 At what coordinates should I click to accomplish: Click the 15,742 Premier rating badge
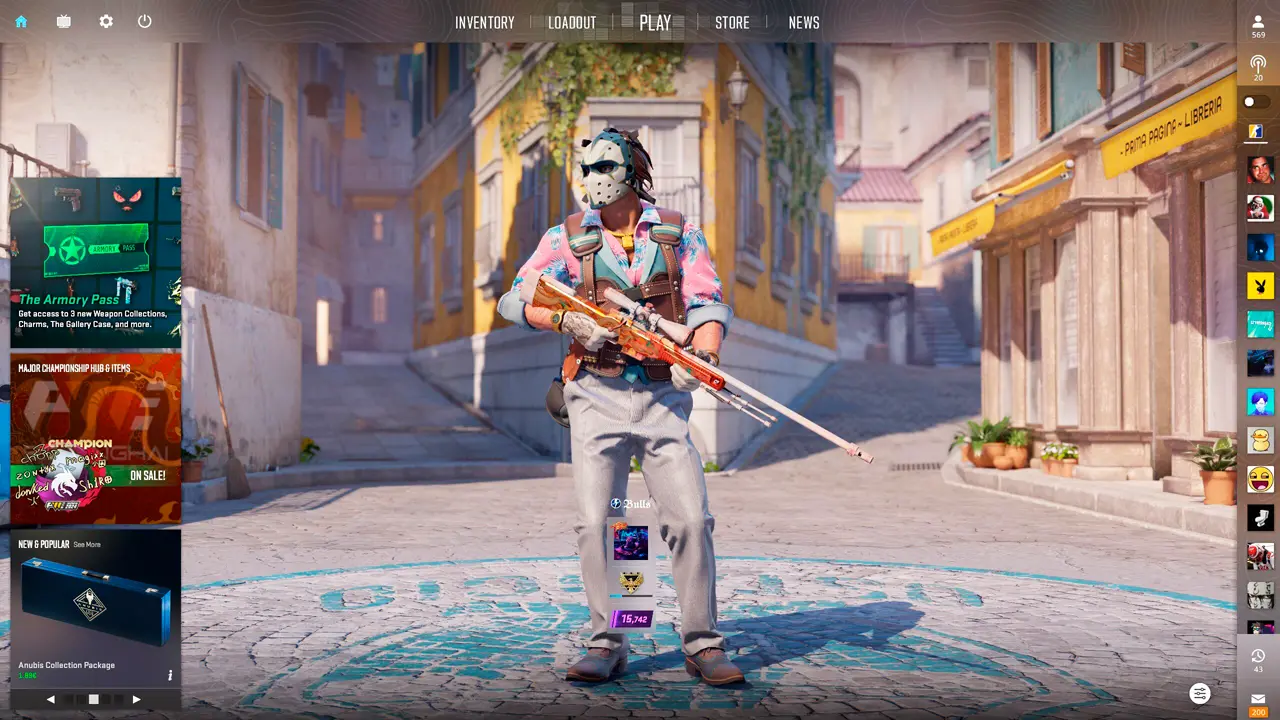(632, 619)
